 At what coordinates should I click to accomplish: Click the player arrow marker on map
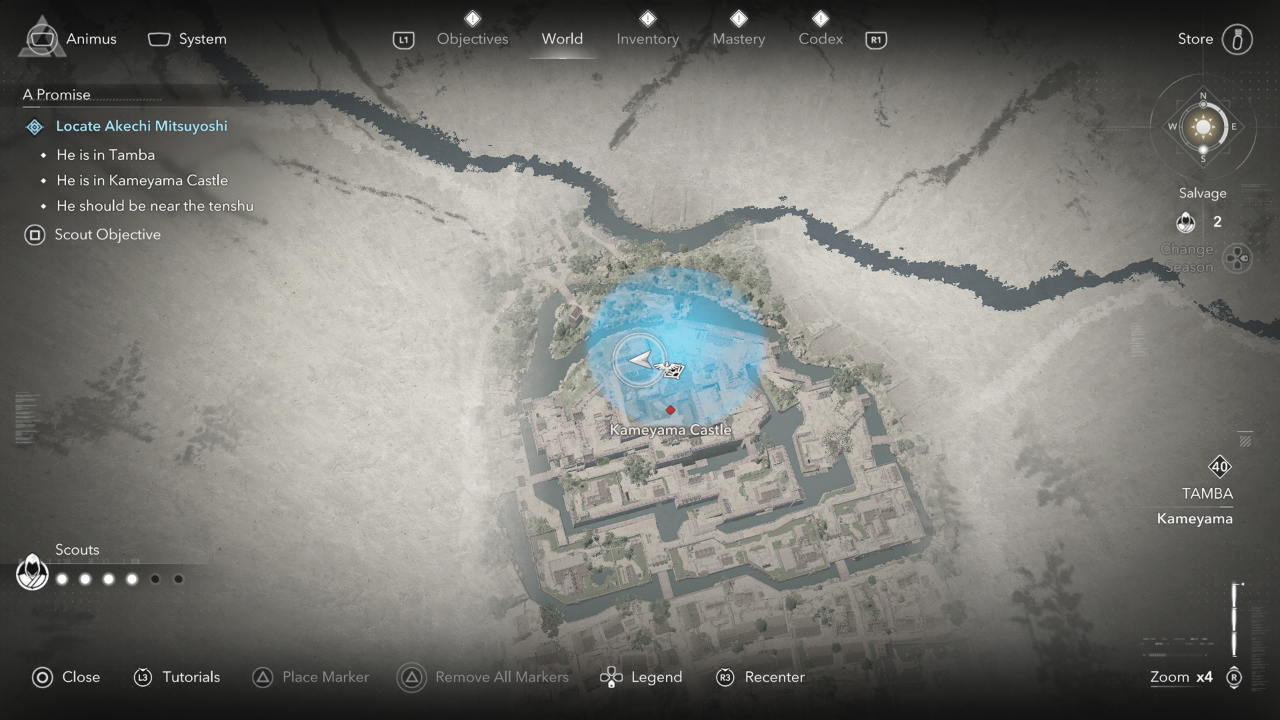pyautogui.click(x=640, y=360)
